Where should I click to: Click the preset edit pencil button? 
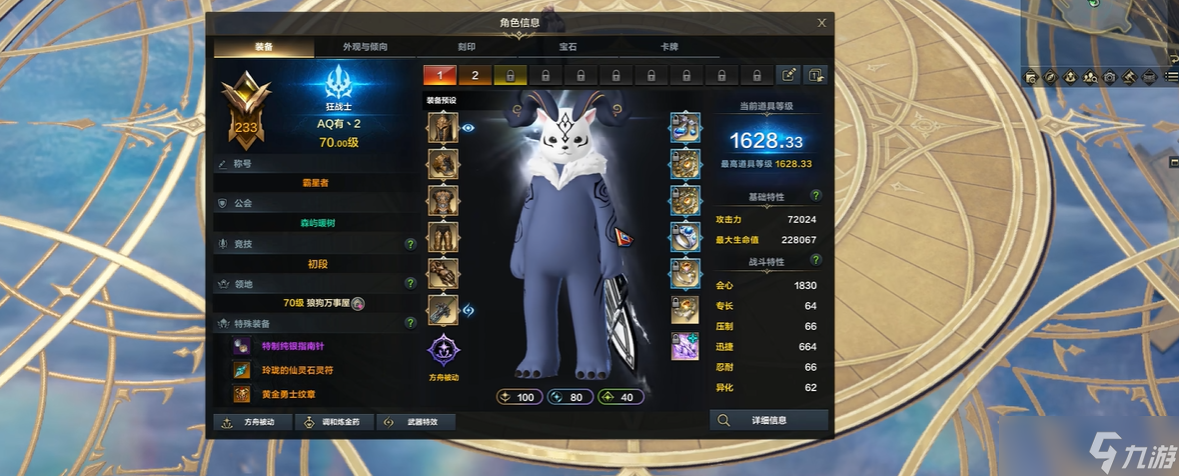(789, 75)
